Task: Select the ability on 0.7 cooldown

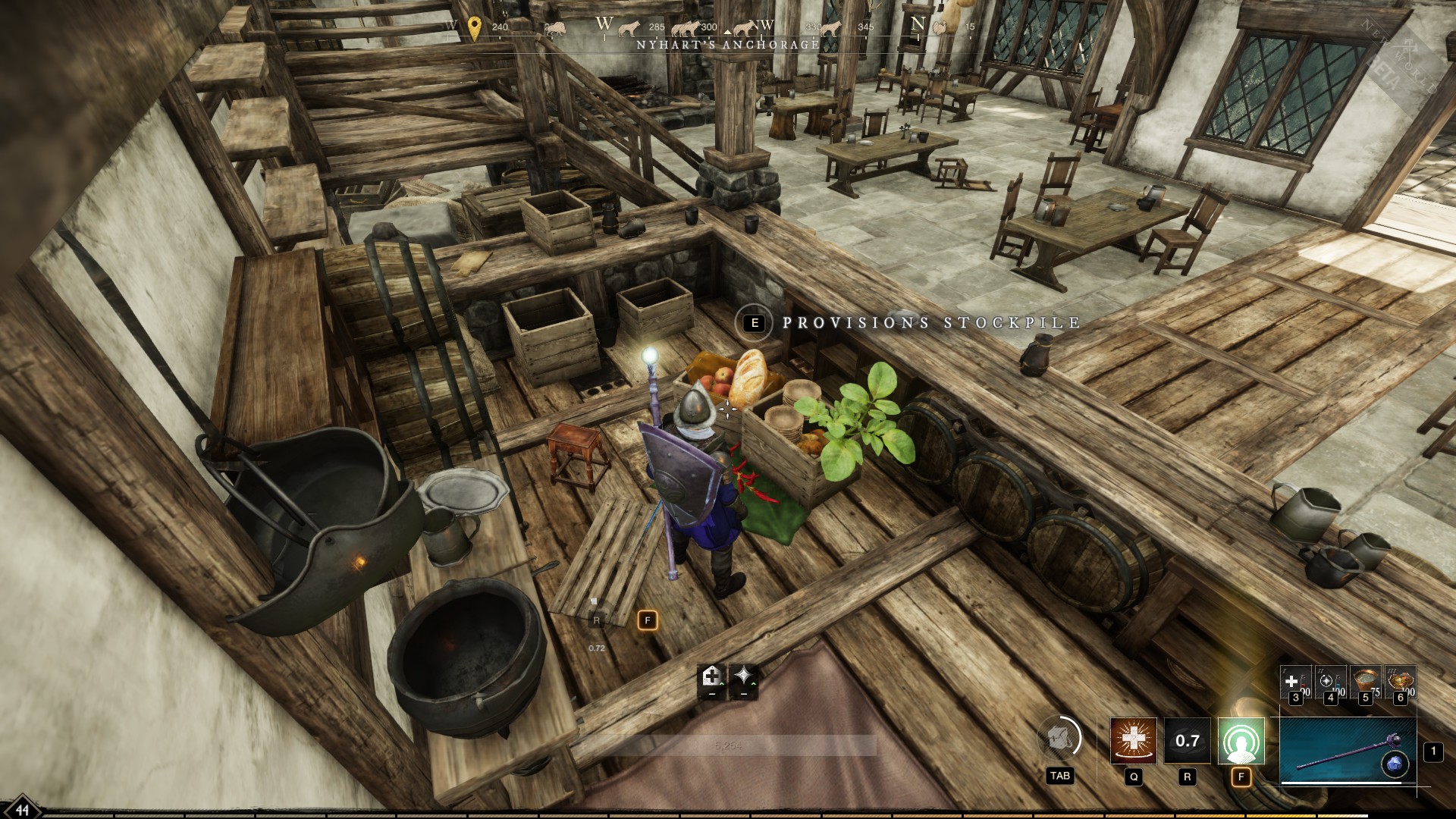Action: tap(1187, 740)
